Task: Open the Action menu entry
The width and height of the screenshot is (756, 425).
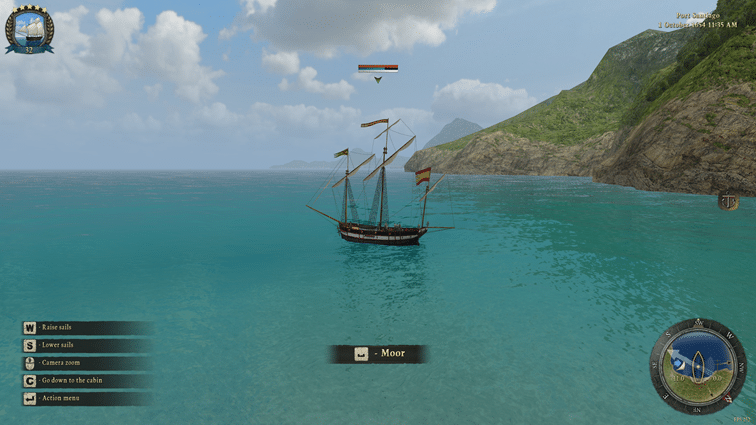Action: (61, 398)
